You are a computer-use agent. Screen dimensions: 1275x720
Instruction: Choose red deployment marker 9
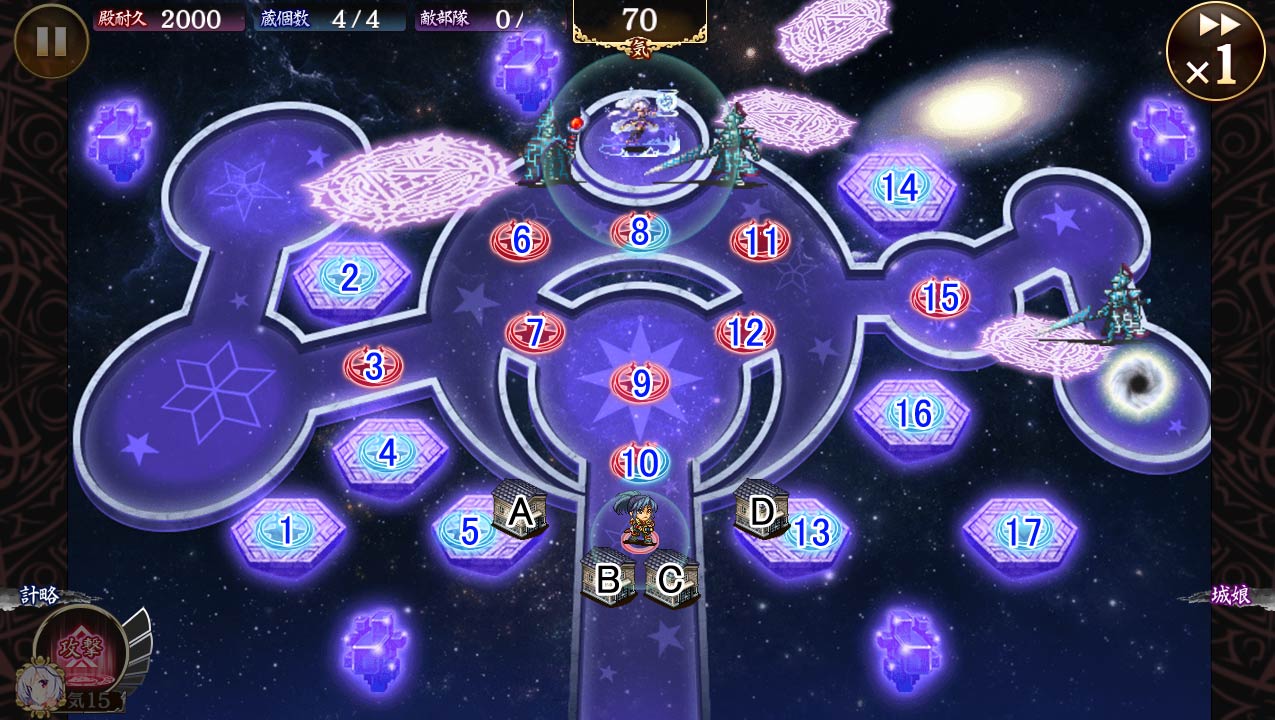pyautogui.click(x=641, y=382)
